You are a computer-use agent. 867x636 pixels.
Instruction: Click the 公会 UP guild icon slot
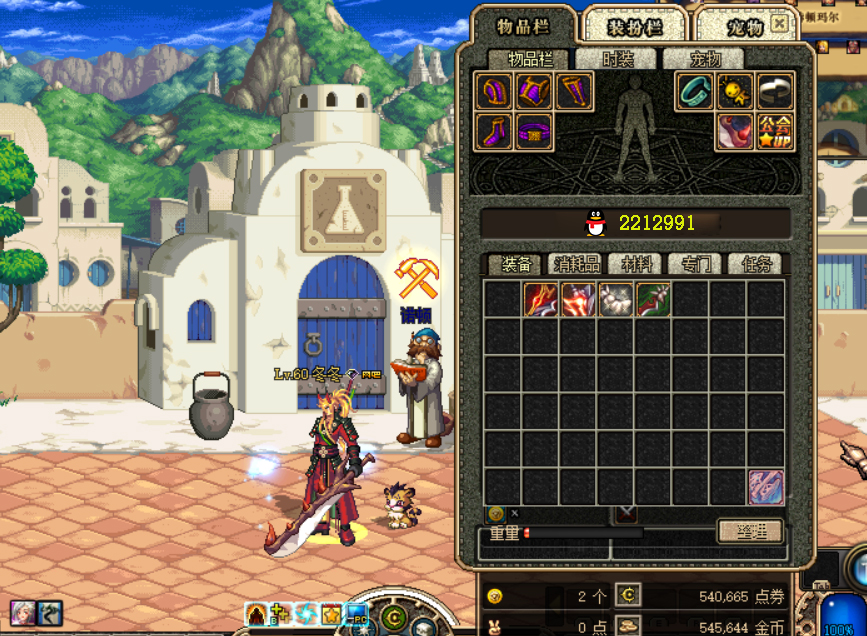775,132
